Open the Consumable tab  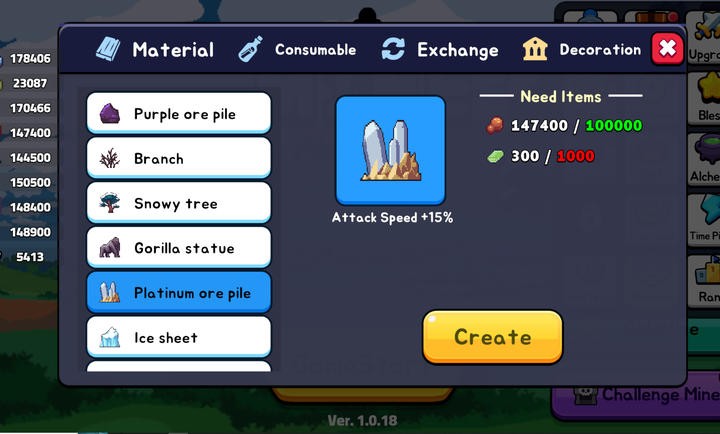click(297, 50)
